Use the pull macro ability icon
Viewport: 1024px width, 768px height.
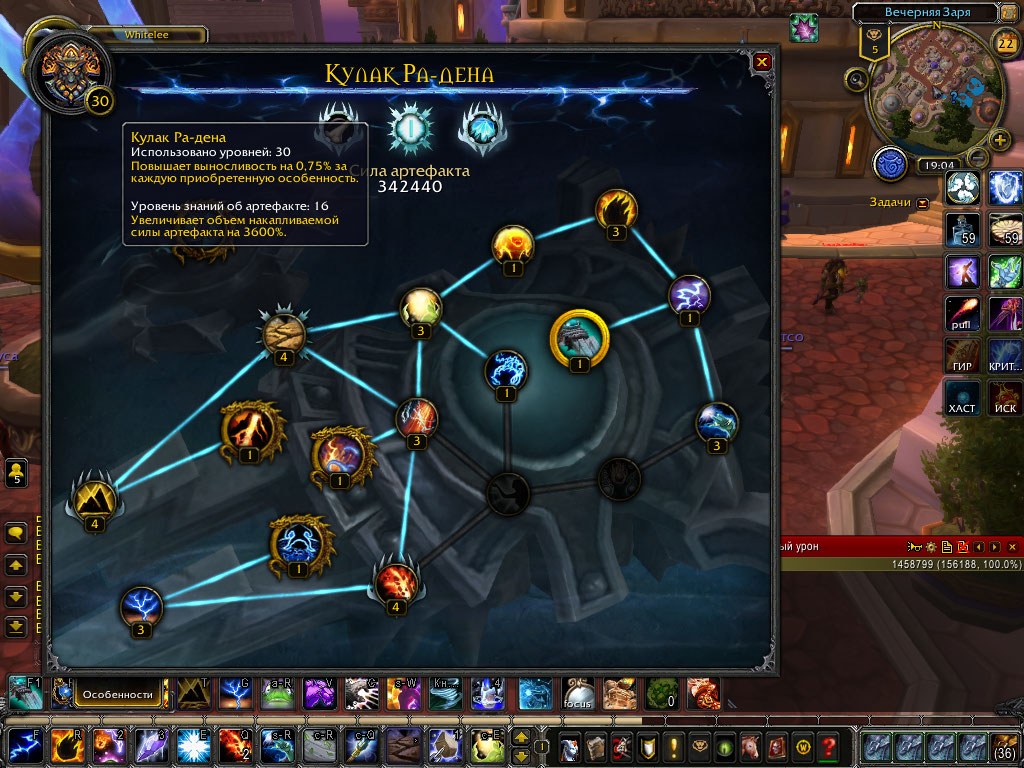(963, 314)
